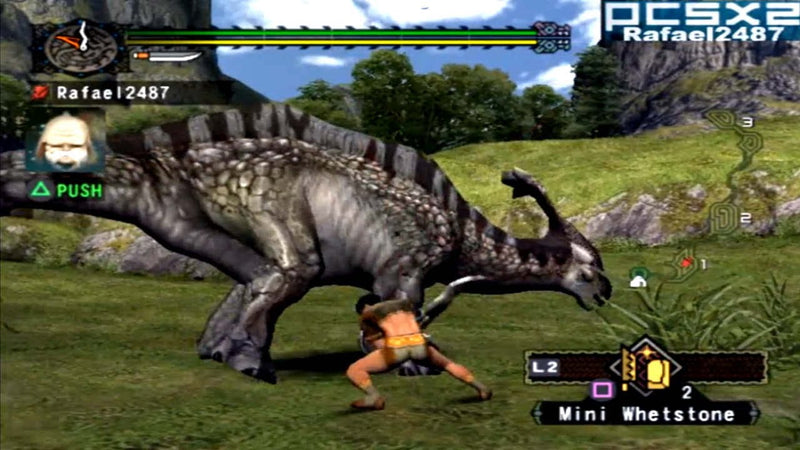Click the Mini Whetstone name label
800x450 pixels.
(647, 413)
